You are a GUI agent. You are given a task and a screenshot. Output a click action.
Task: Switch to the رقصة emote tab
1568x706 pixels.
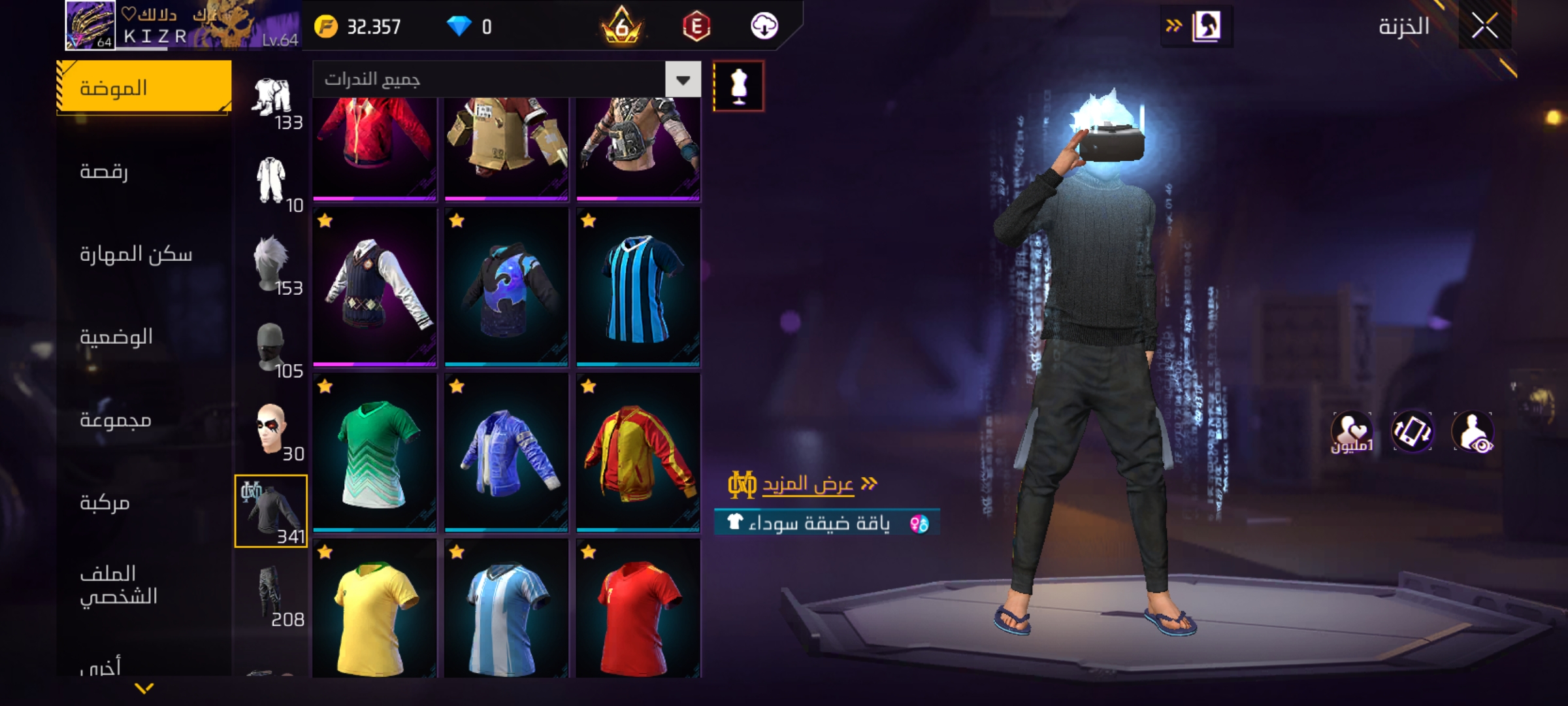(x=105, y=171)
